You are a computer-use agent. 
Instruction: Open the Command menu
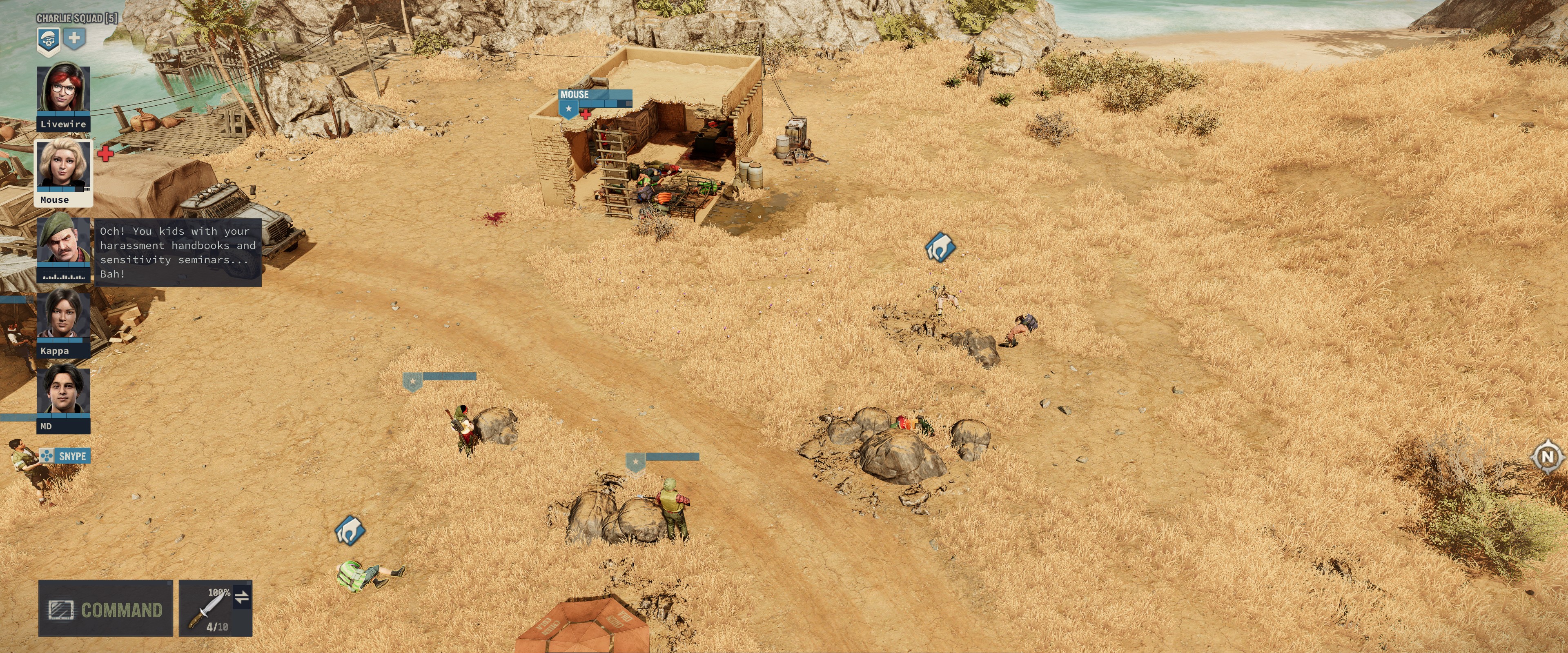click(x=105, y=609)
